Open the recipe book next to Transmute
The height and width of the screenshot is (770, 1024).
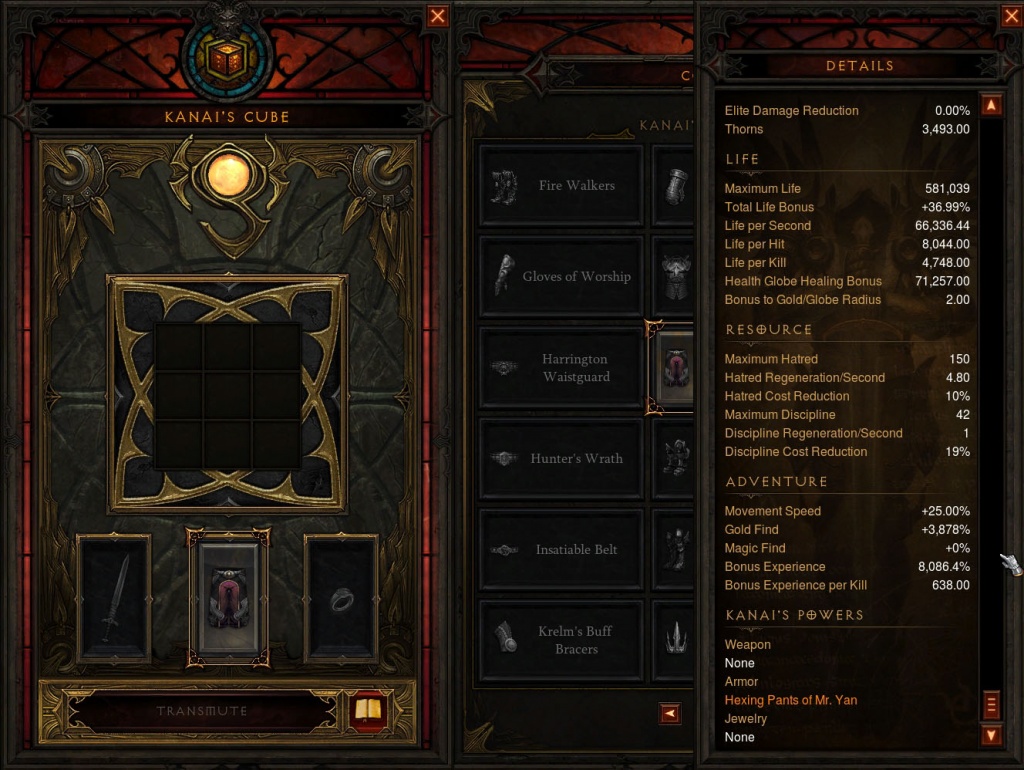pos(369,711)
